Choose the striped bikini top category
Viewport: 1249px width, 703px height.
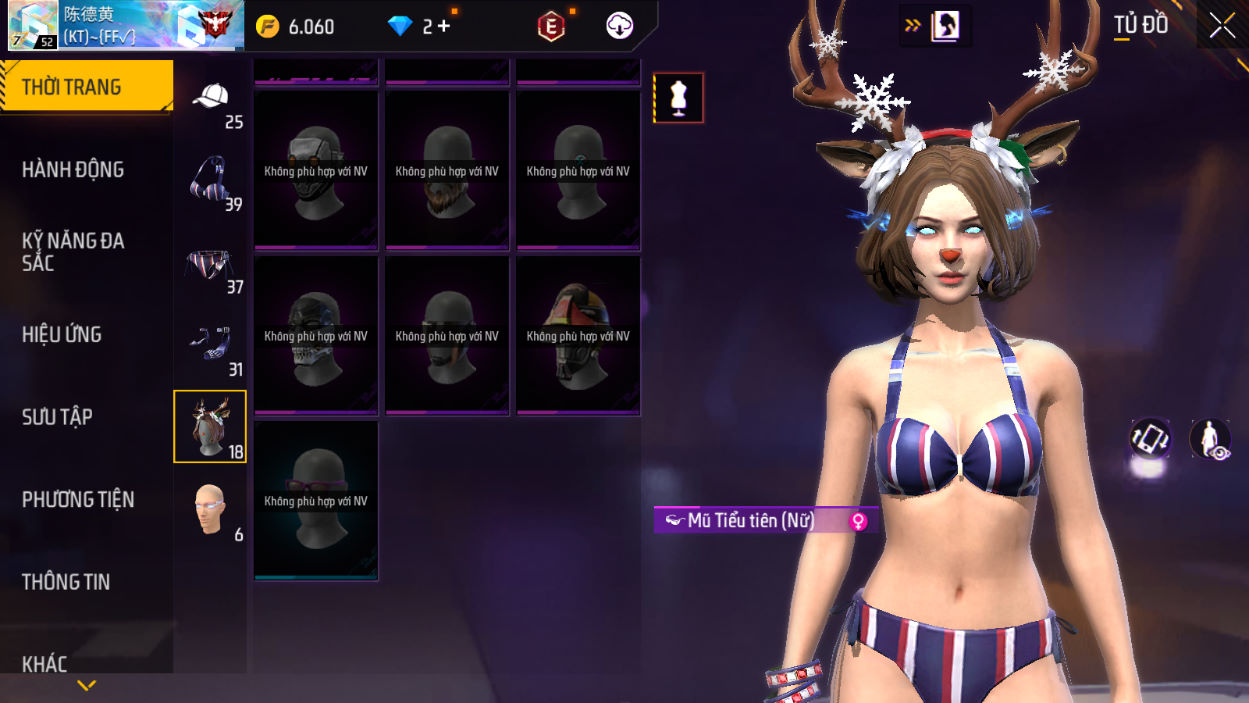click(210, 181)
